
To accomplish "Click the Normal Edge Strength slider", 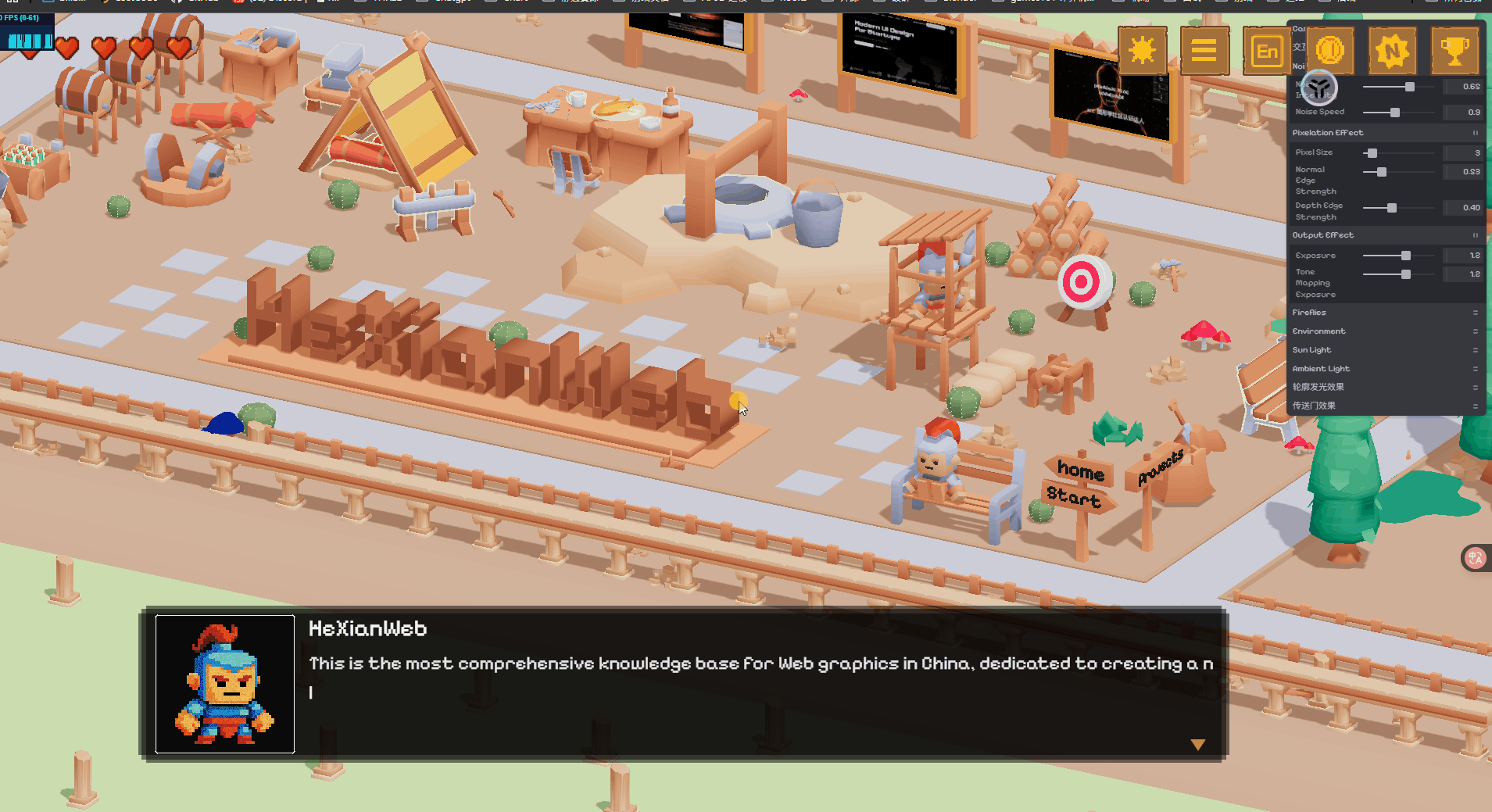I will (x=1399, y=172).
